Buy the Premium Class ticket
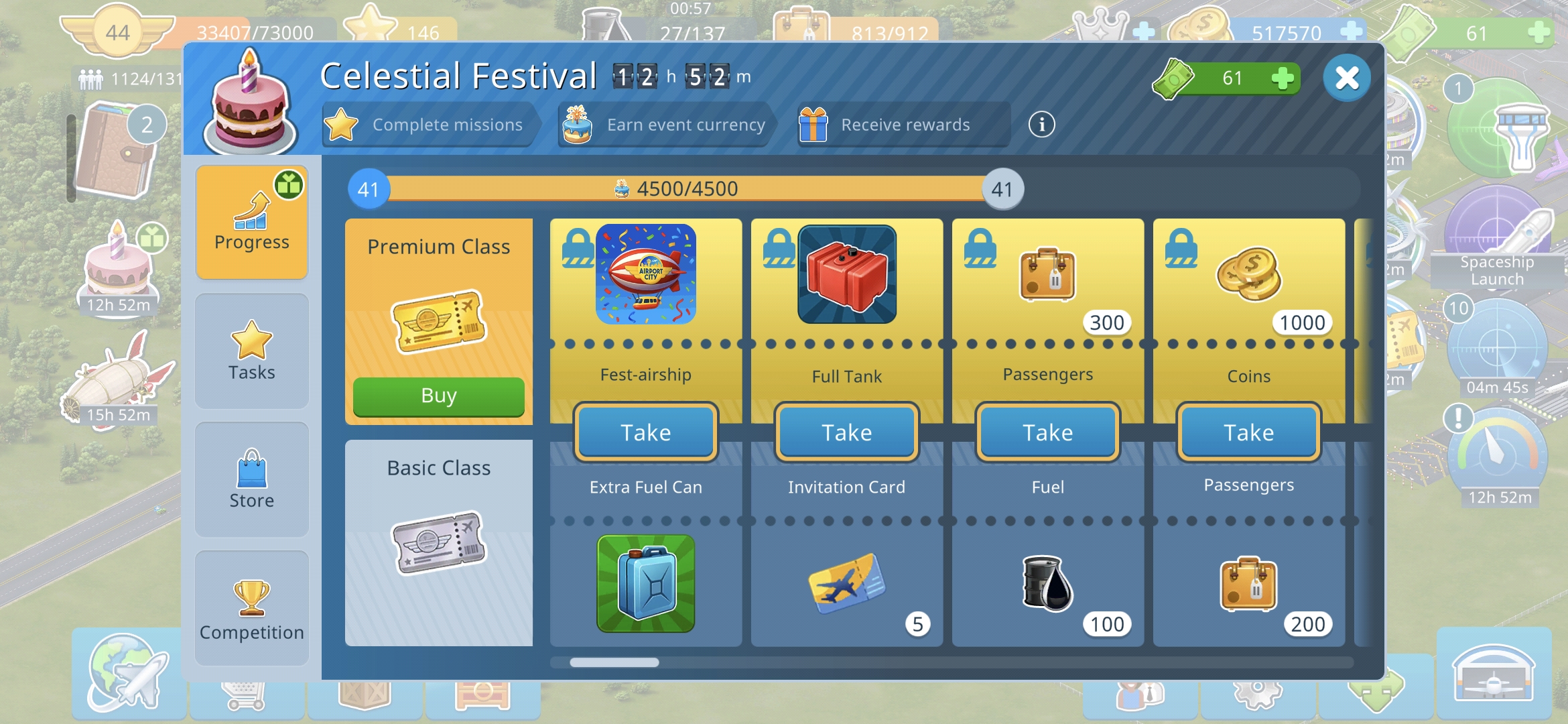Viewport: 1568px width, 724px height. click(438, 396)
